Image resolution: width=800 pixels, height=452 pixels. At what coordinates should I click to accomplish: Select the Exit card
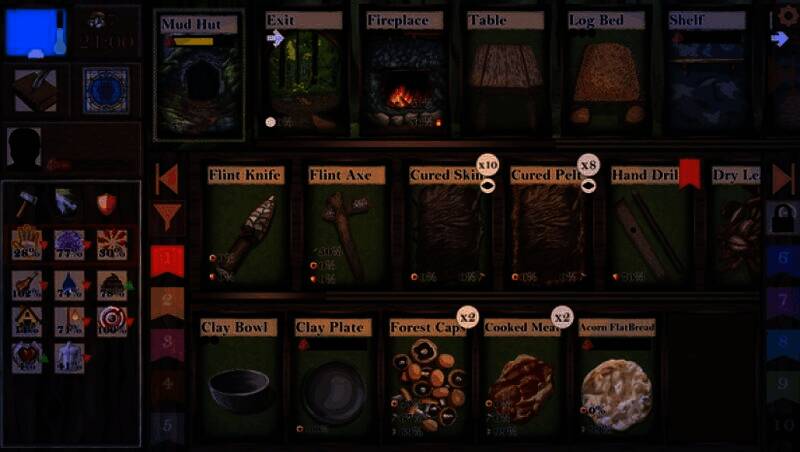coord(304,75)
